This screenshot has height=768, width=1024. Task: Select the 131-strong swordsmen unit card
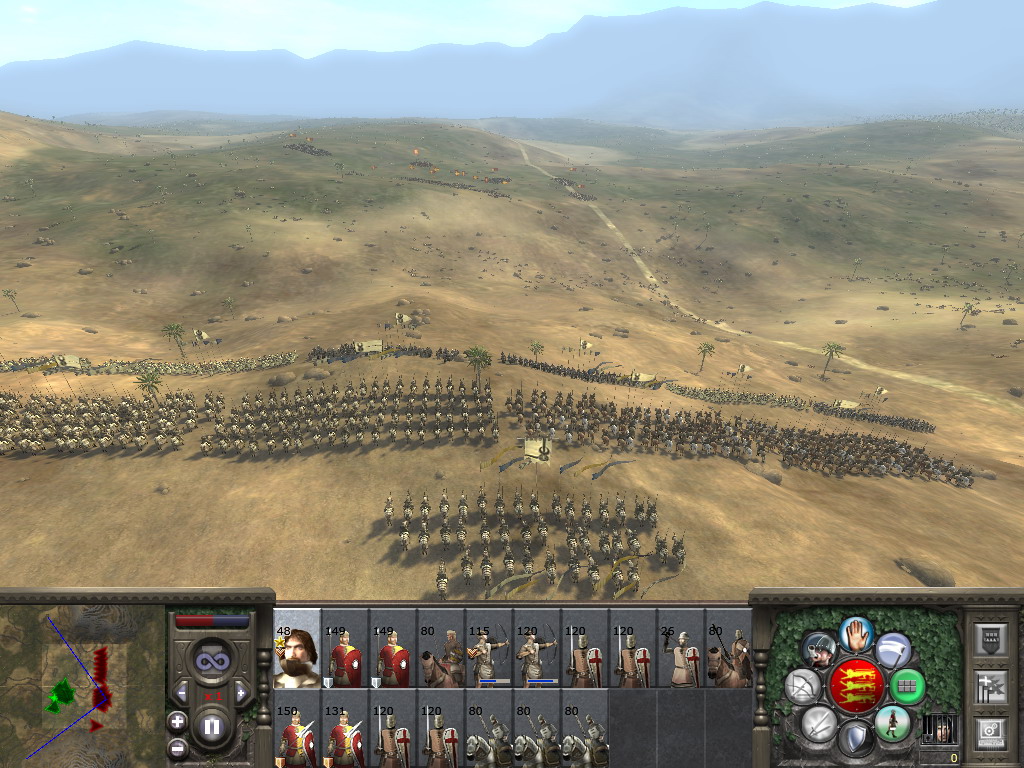point(345,728)
